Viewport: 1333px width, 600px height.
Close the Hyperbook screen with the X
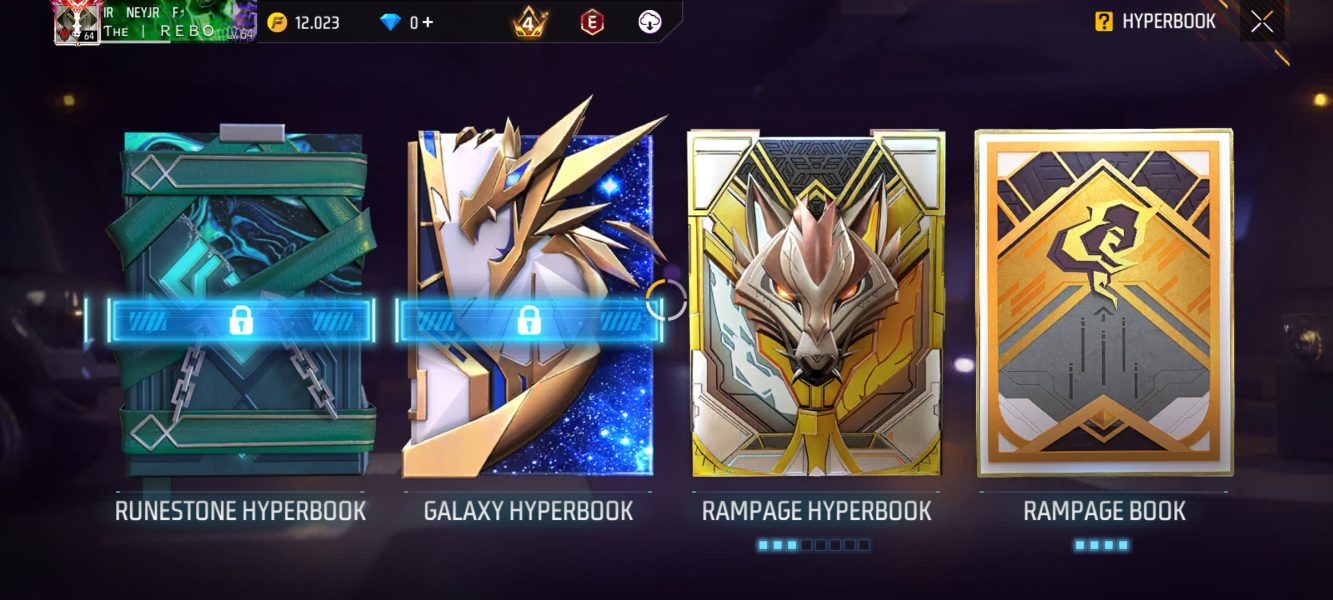point(1262,22)
